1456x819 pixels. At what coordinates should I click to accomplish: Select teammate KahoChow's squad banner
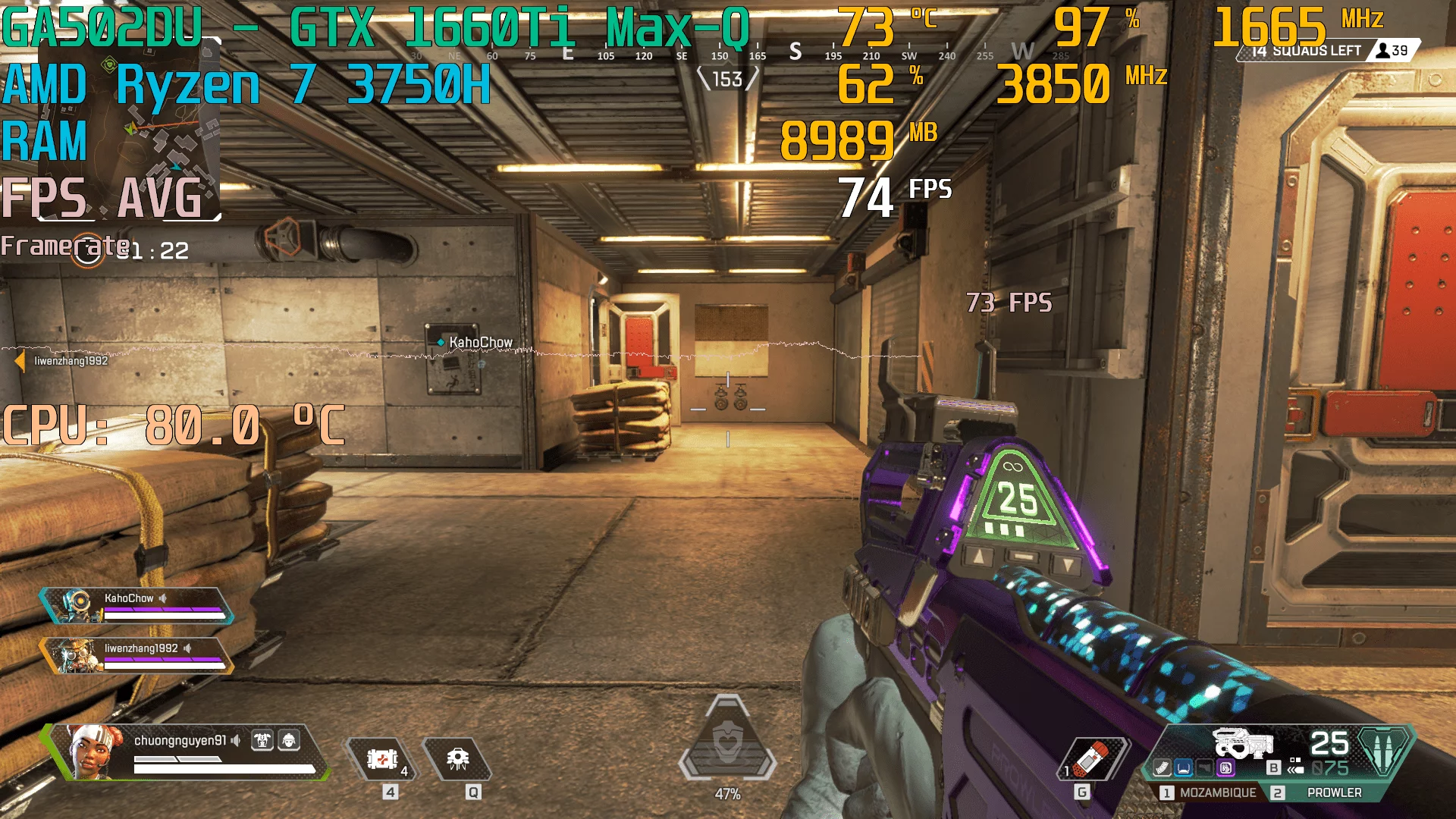click(x=136, y=606)
